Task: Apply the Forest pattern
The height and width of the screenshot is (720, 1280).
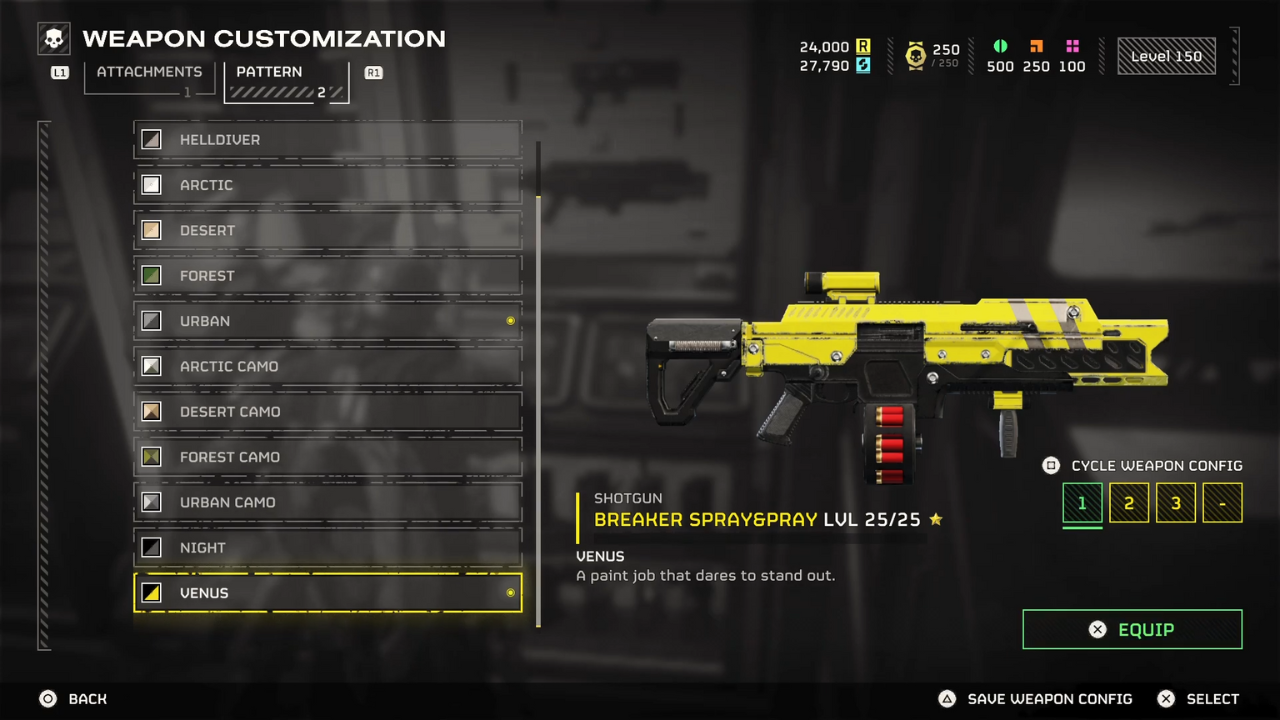Action: pos(328,276)
